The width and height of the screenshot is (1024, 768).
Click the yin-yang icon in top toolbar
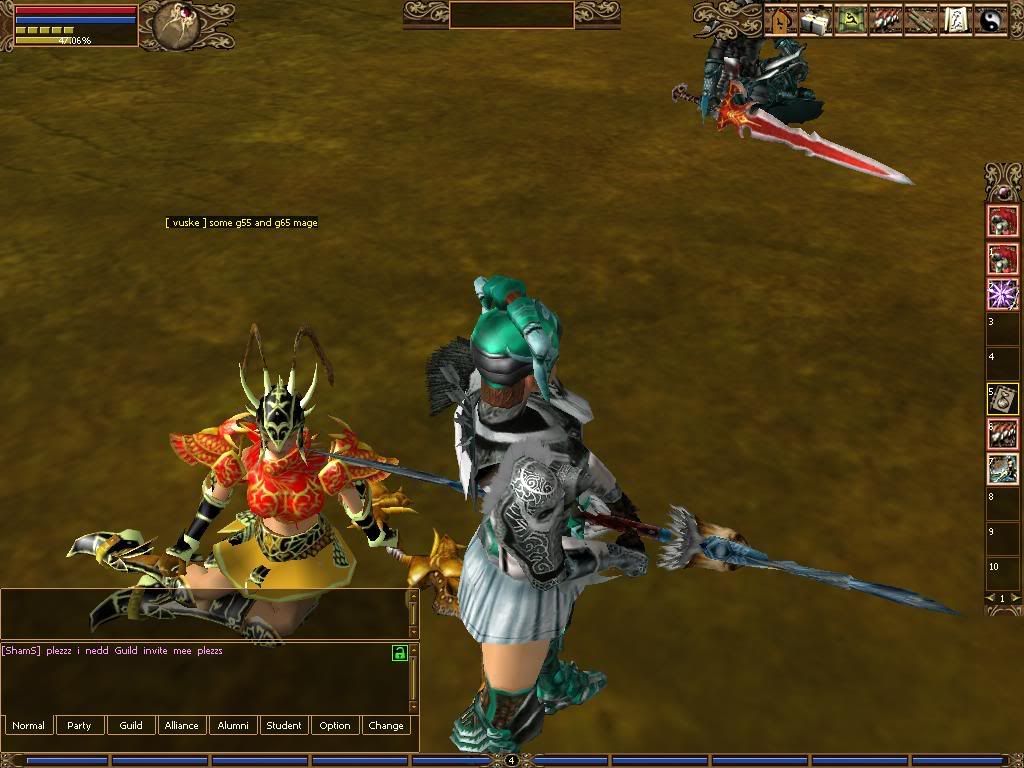[x=990, y=20]
